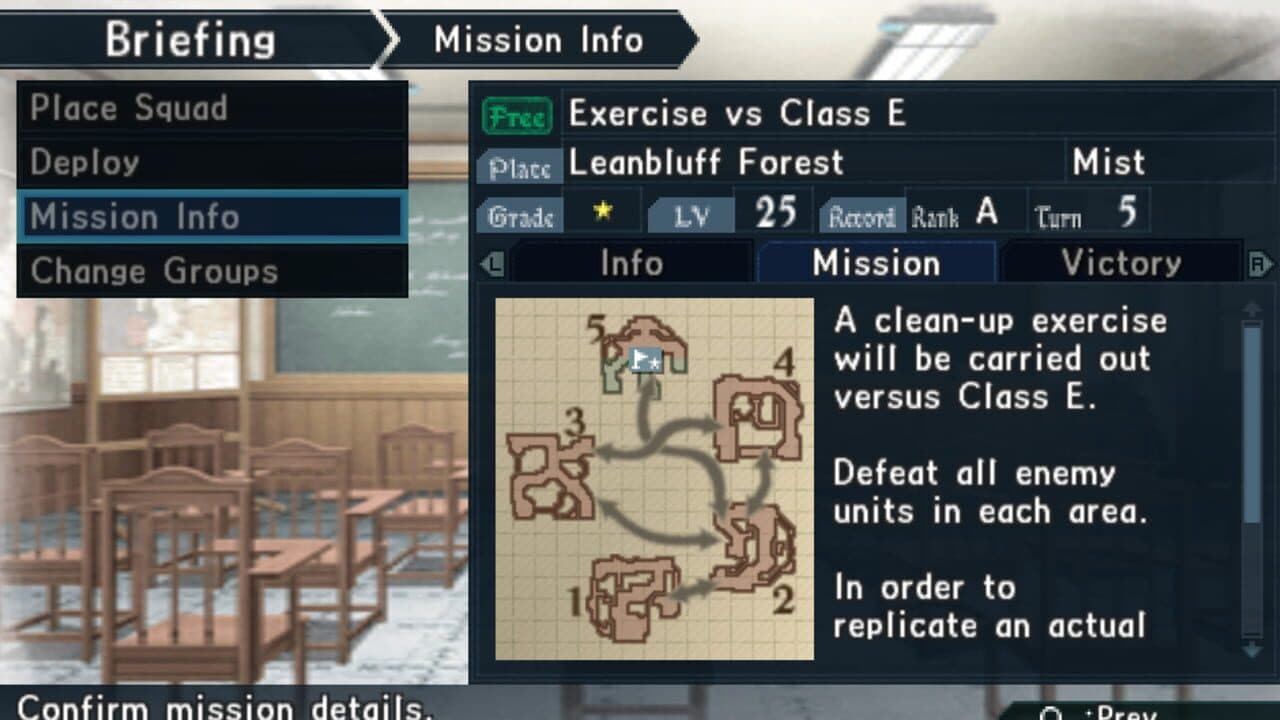Click the green "Free" mission type badge
Image resolution: width=1280 pixels, height=720 pixels.
520,114
